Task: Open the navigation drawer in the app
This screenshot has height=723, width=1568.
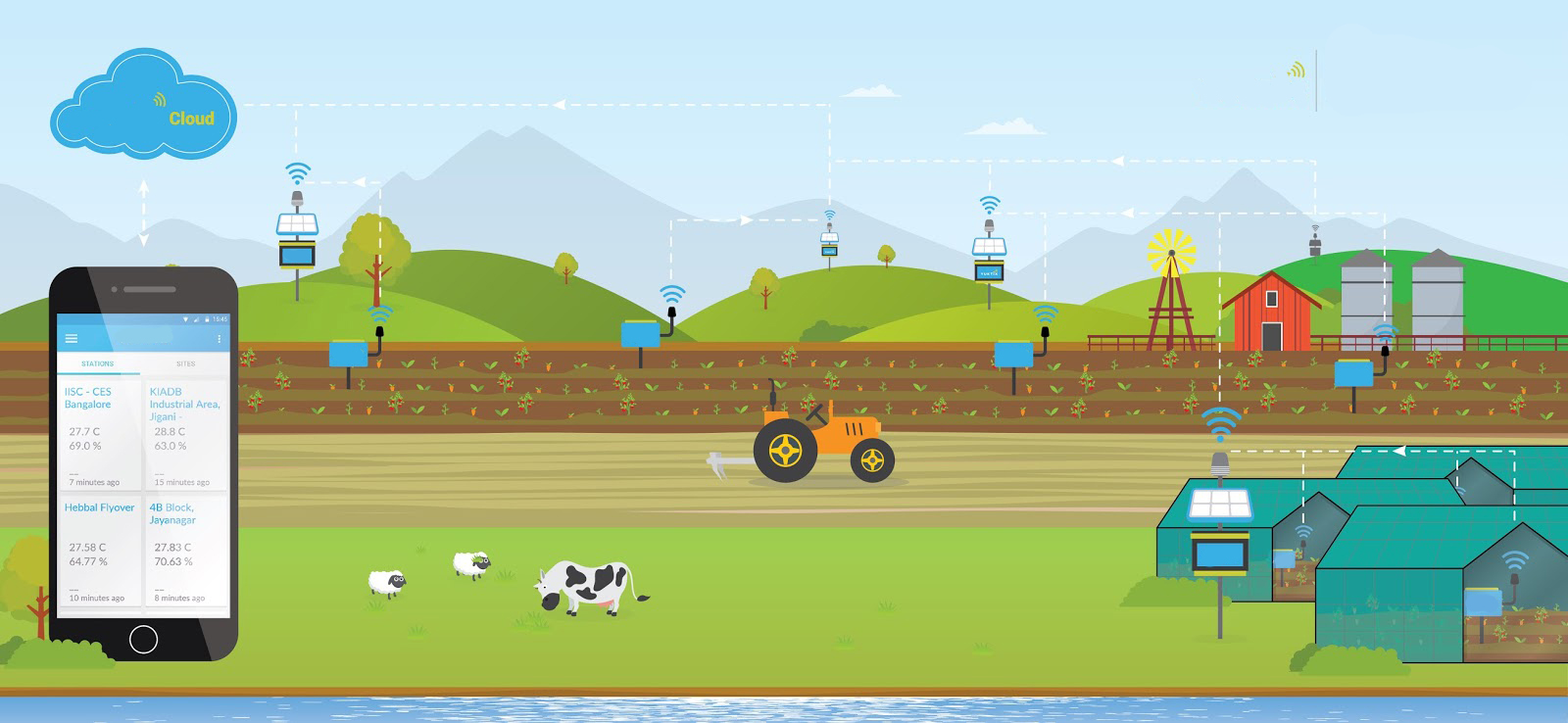Action: [72, 338]
